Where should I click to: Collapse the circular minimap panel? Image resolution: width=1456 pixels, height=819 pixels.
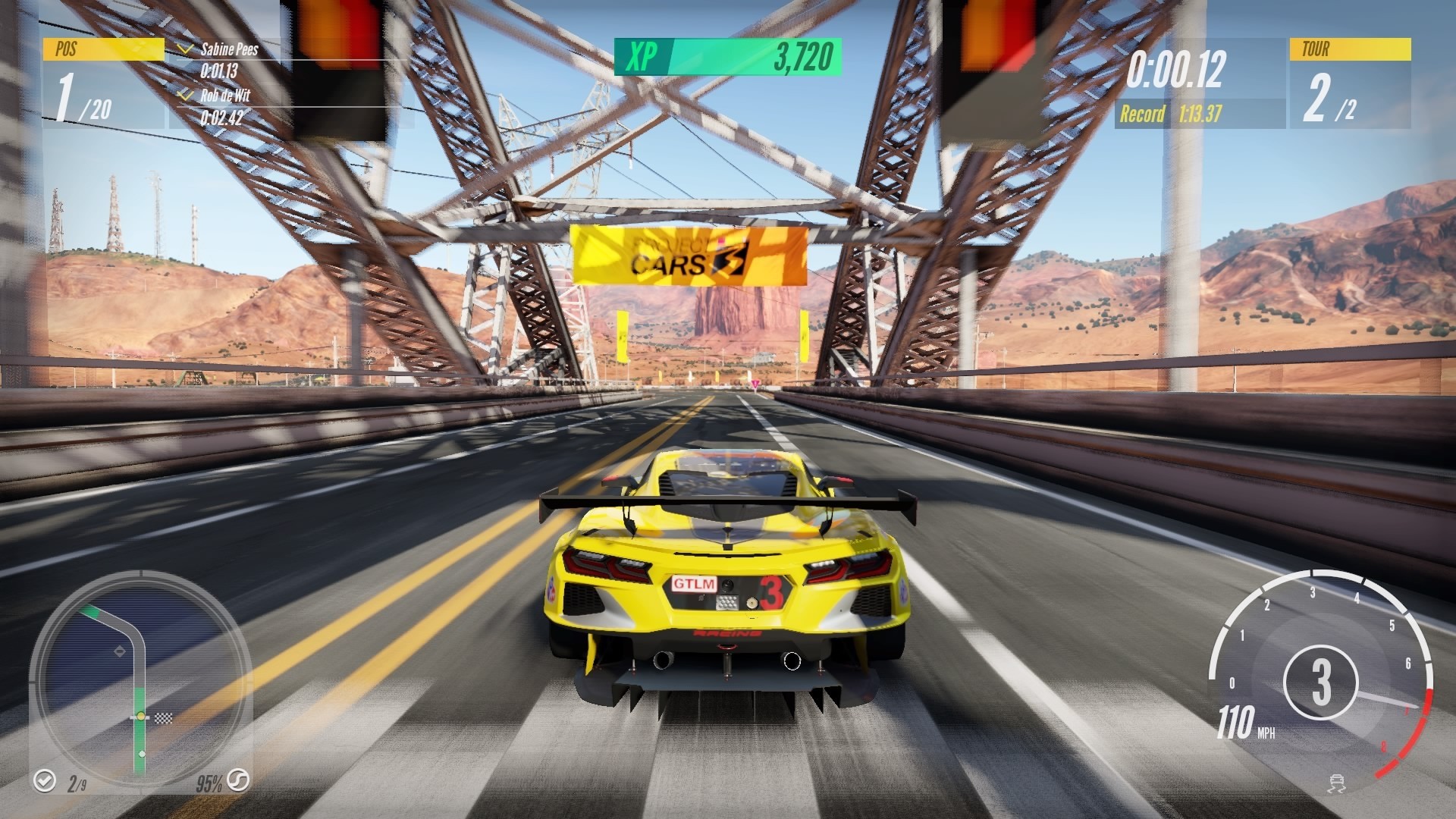(x=140, y=682)
